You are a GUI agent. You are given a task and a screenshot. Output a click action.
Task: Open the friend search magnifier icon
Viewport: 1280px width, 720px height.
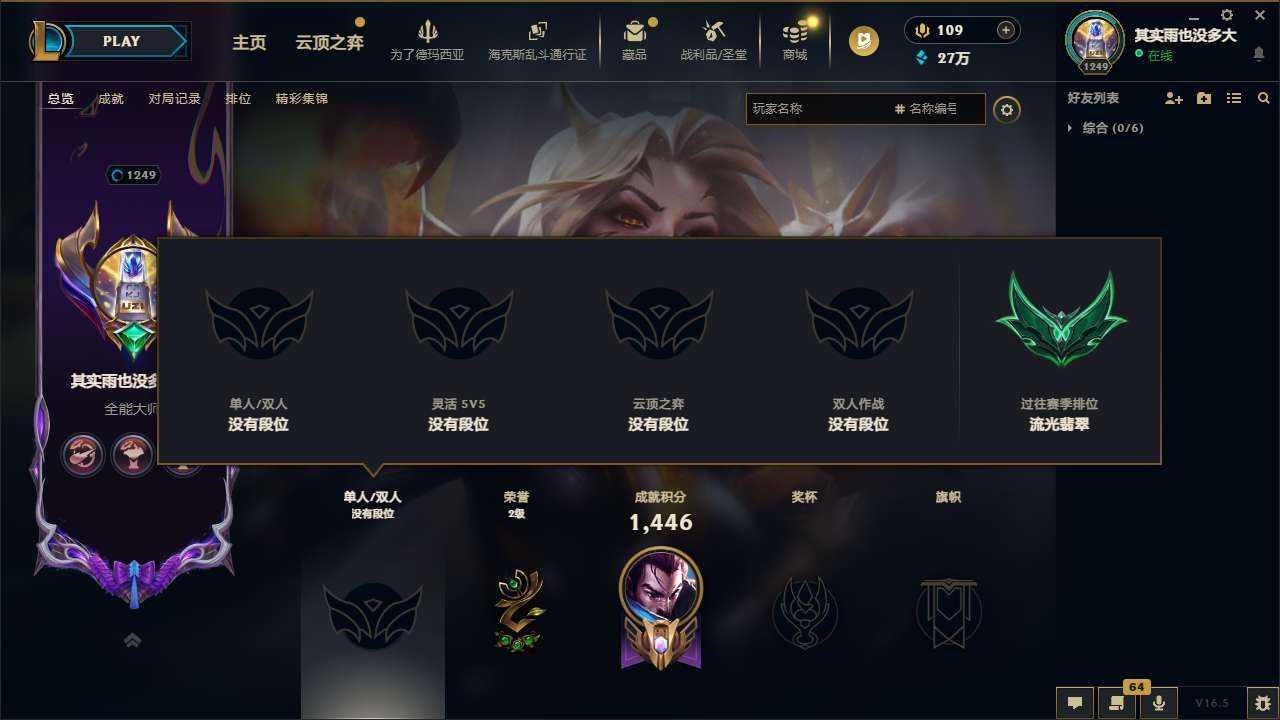1263,98
